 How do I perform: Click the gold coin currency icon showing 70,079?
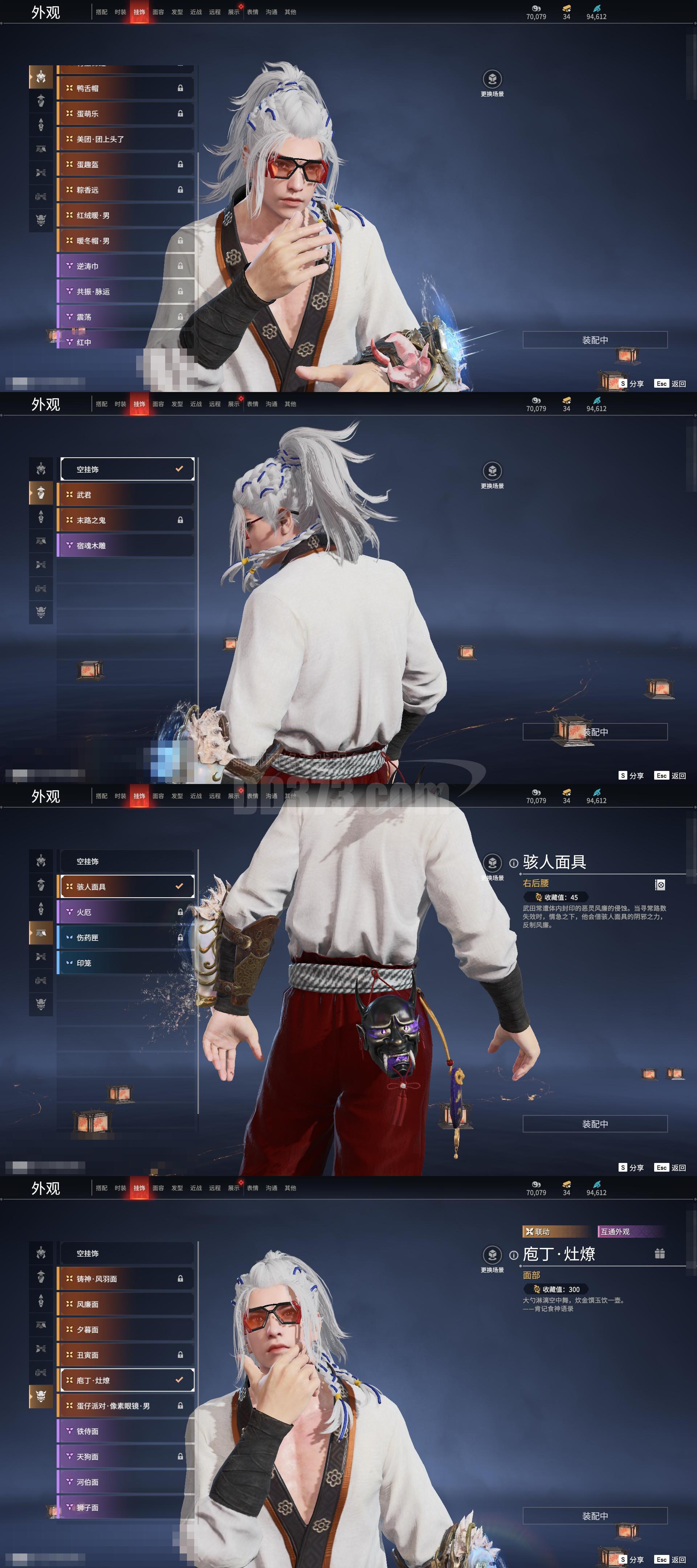[536, 8]
